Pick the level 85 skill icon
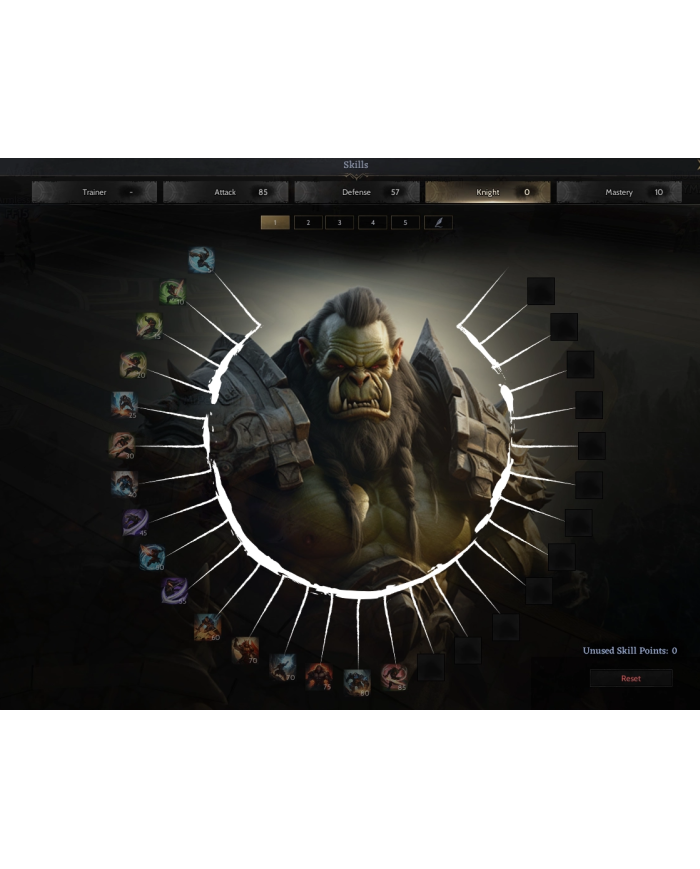Image resolution: width=700 pixels, height=869 pixels. pos(394,676)
